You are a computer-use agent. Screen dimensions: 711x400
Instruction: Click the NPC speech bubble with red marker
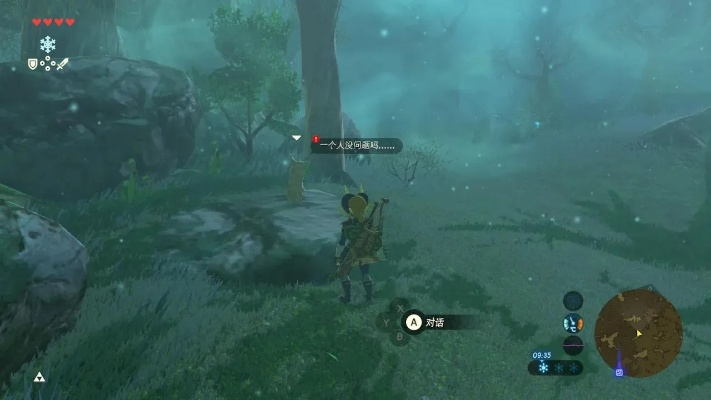355,145
